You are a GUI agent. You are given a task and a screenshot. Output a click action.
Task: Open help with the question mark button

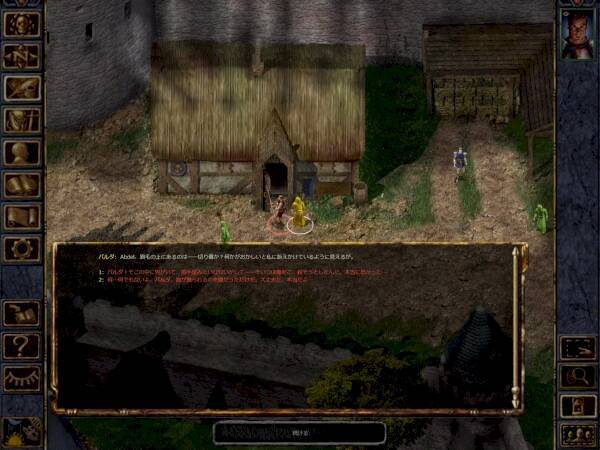[22, 346]
